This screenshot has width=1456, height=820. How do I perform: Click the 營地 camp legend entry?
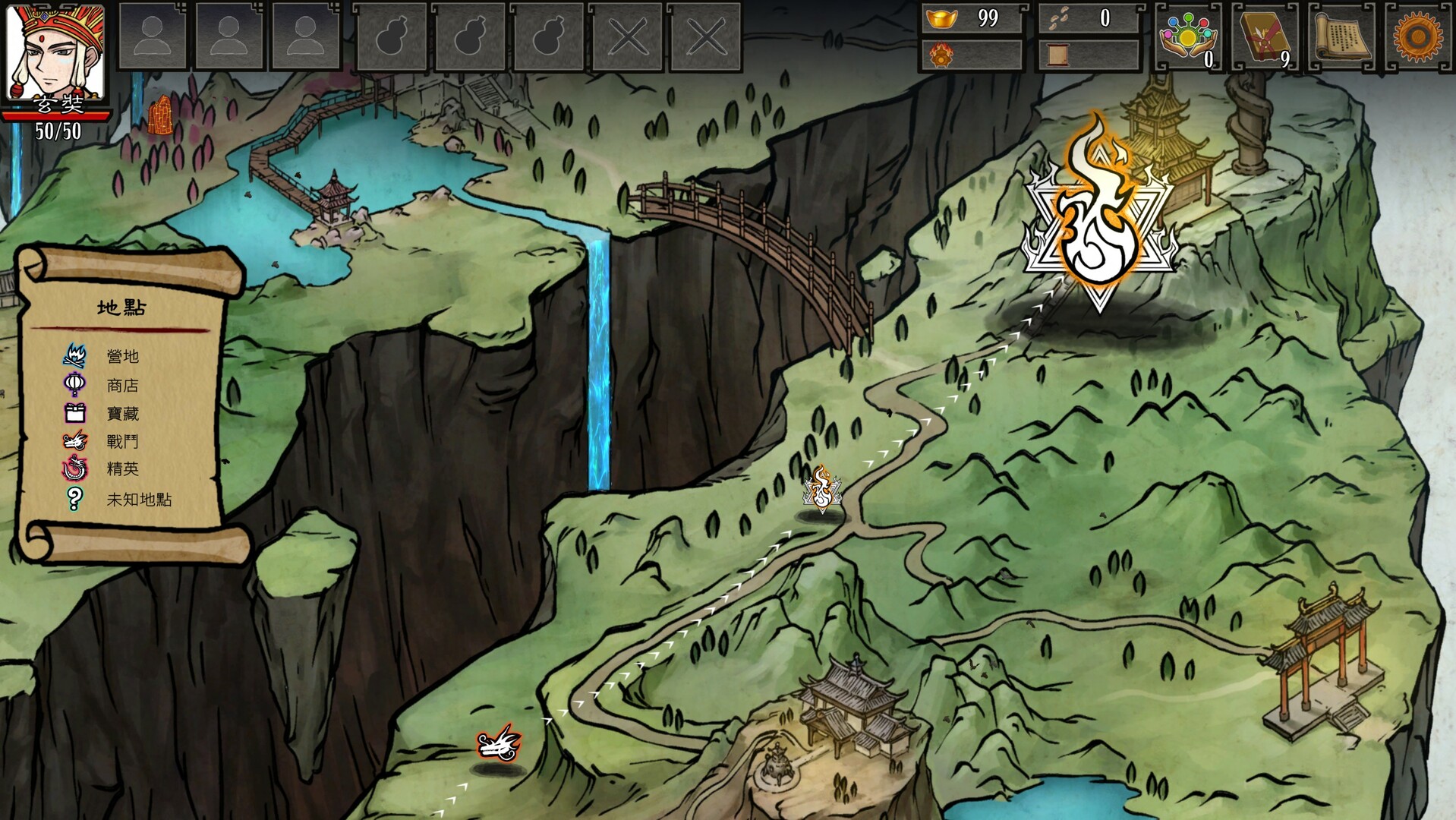pos(122,356)
